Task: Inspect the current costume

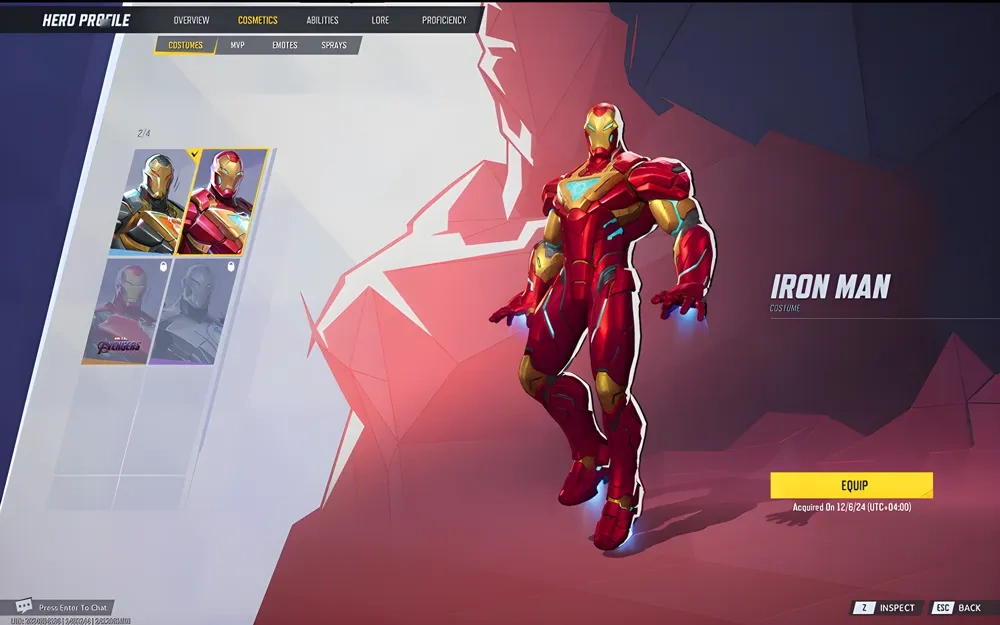Action: click(x=887, y=608)
